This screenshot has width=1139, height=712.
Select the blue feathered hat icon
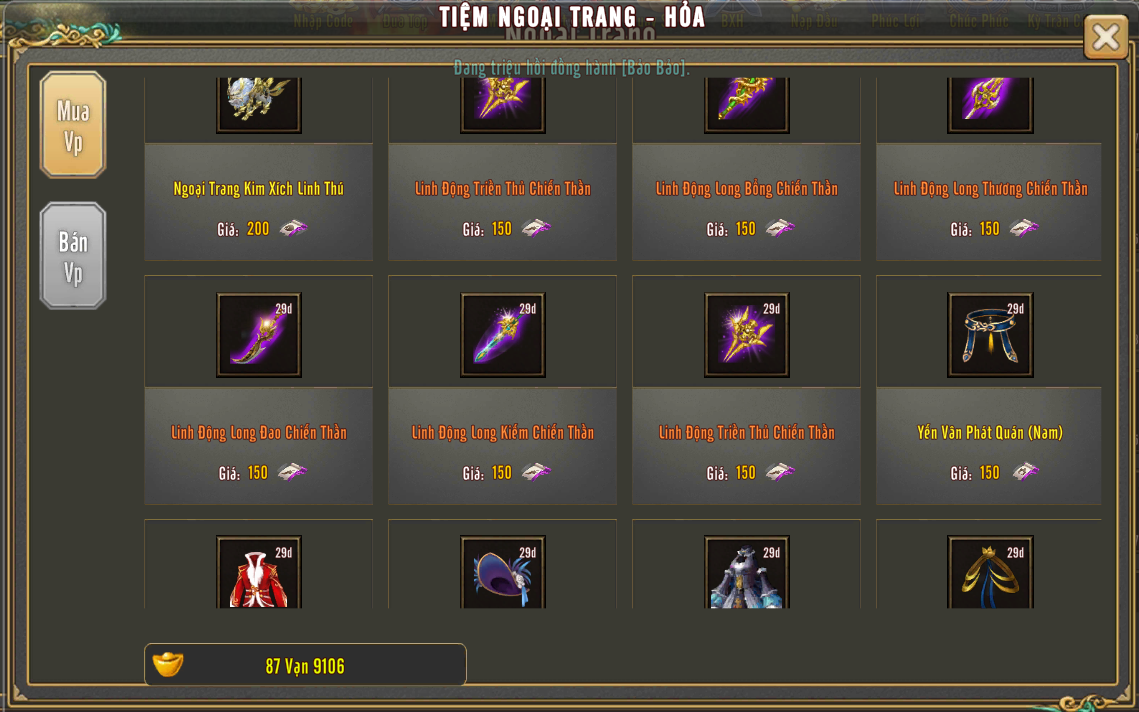coord(502,573)
